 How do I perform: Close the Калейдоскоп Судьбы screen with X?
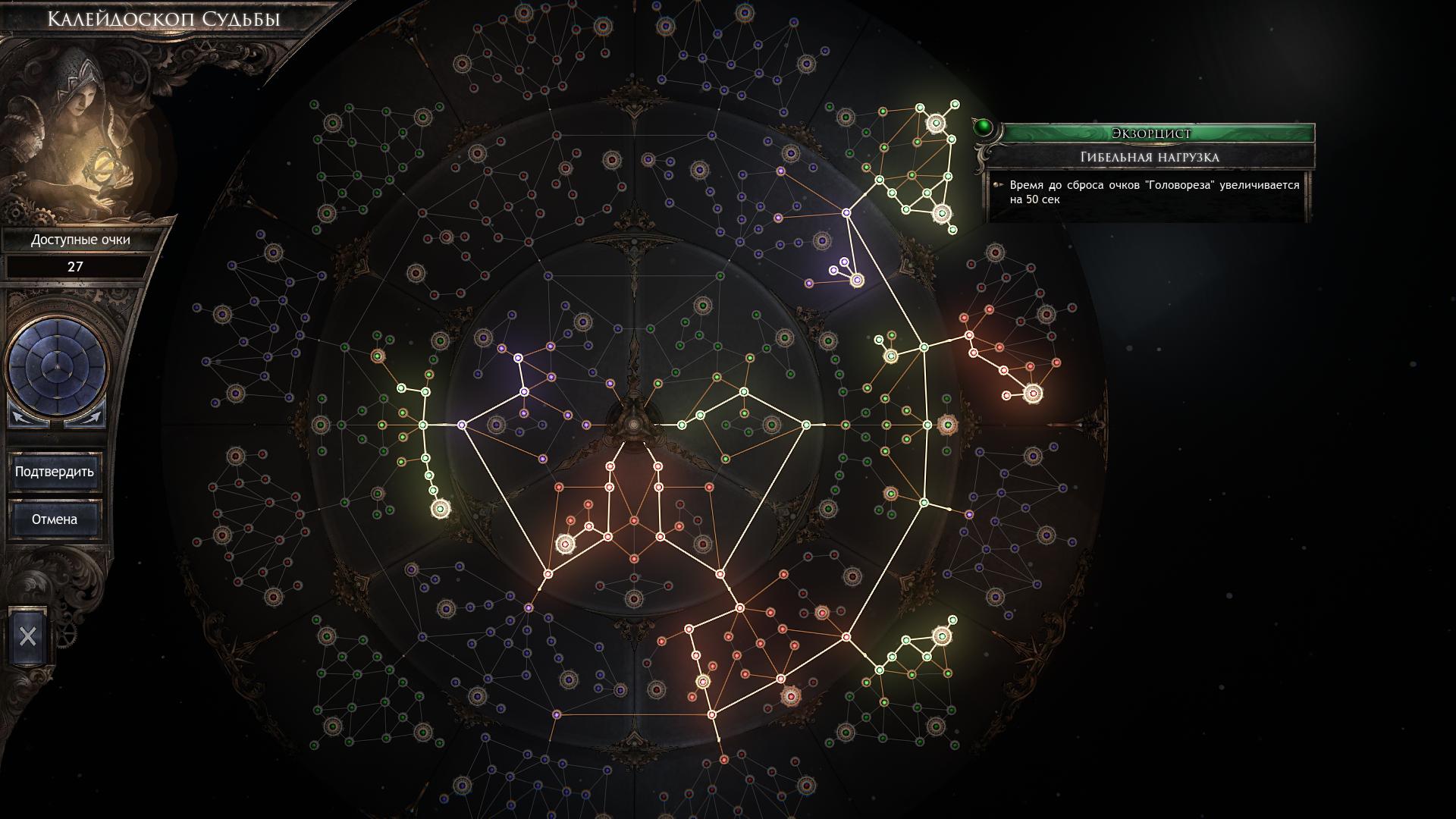pyautogui.click(x=28, y=636)
